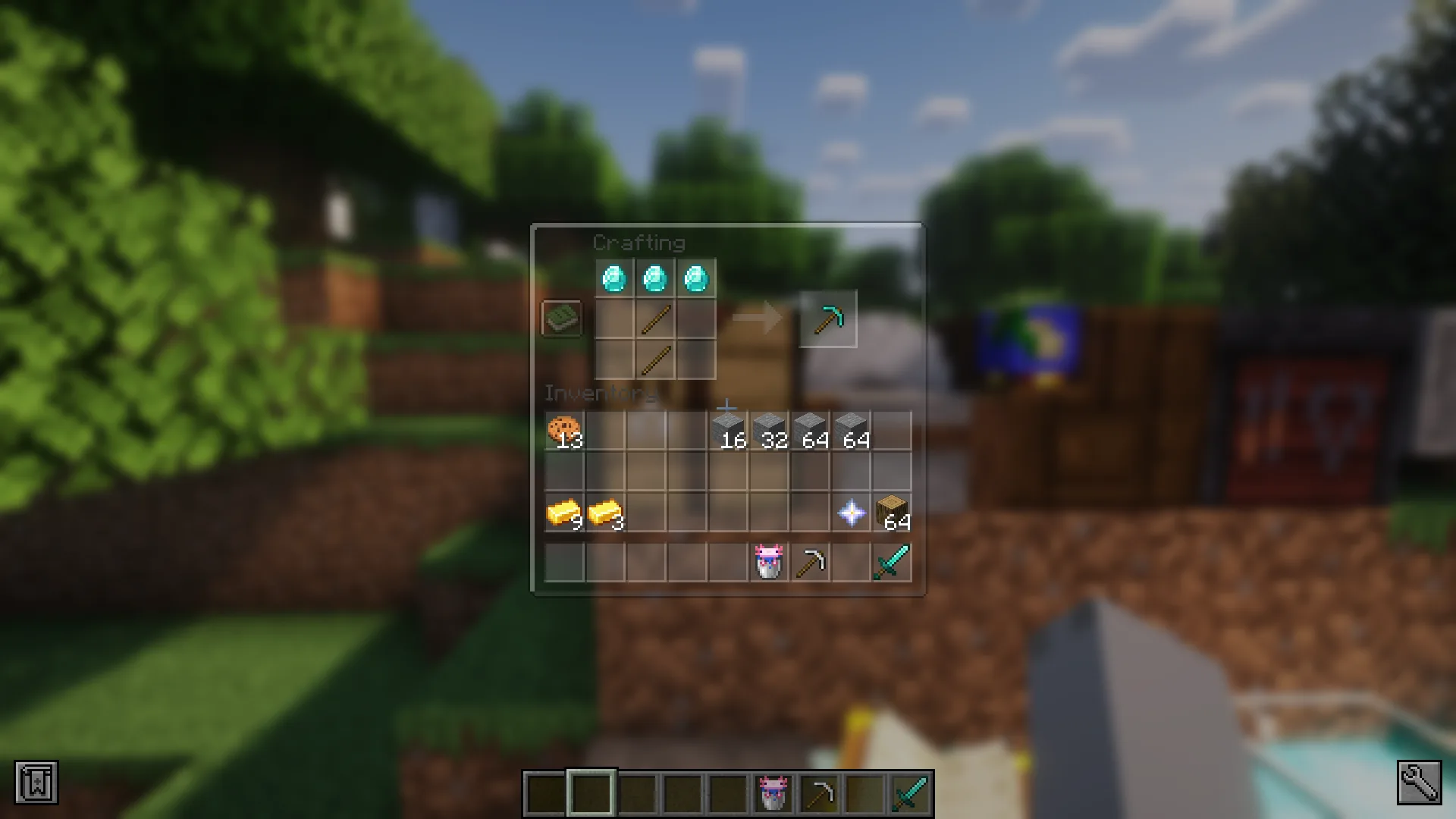The image size is (1456, 819).
Task: Open the green recipe book
Action: tap(560, 318)
